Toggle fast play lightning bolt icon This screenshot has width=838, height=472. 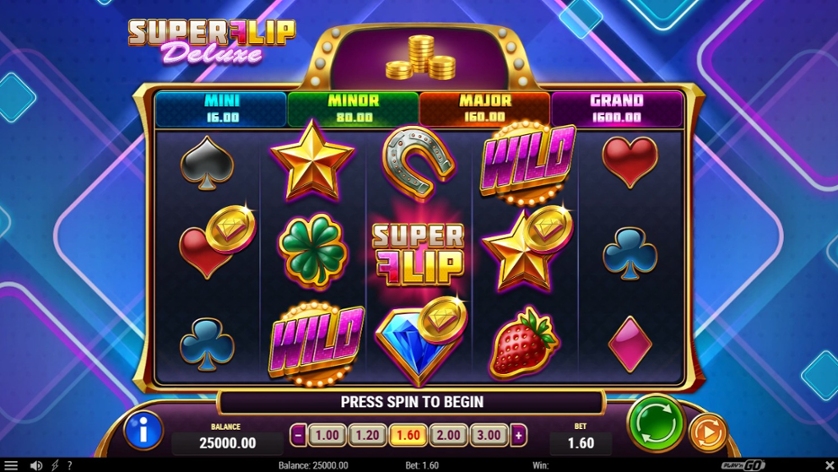point(54,465)
